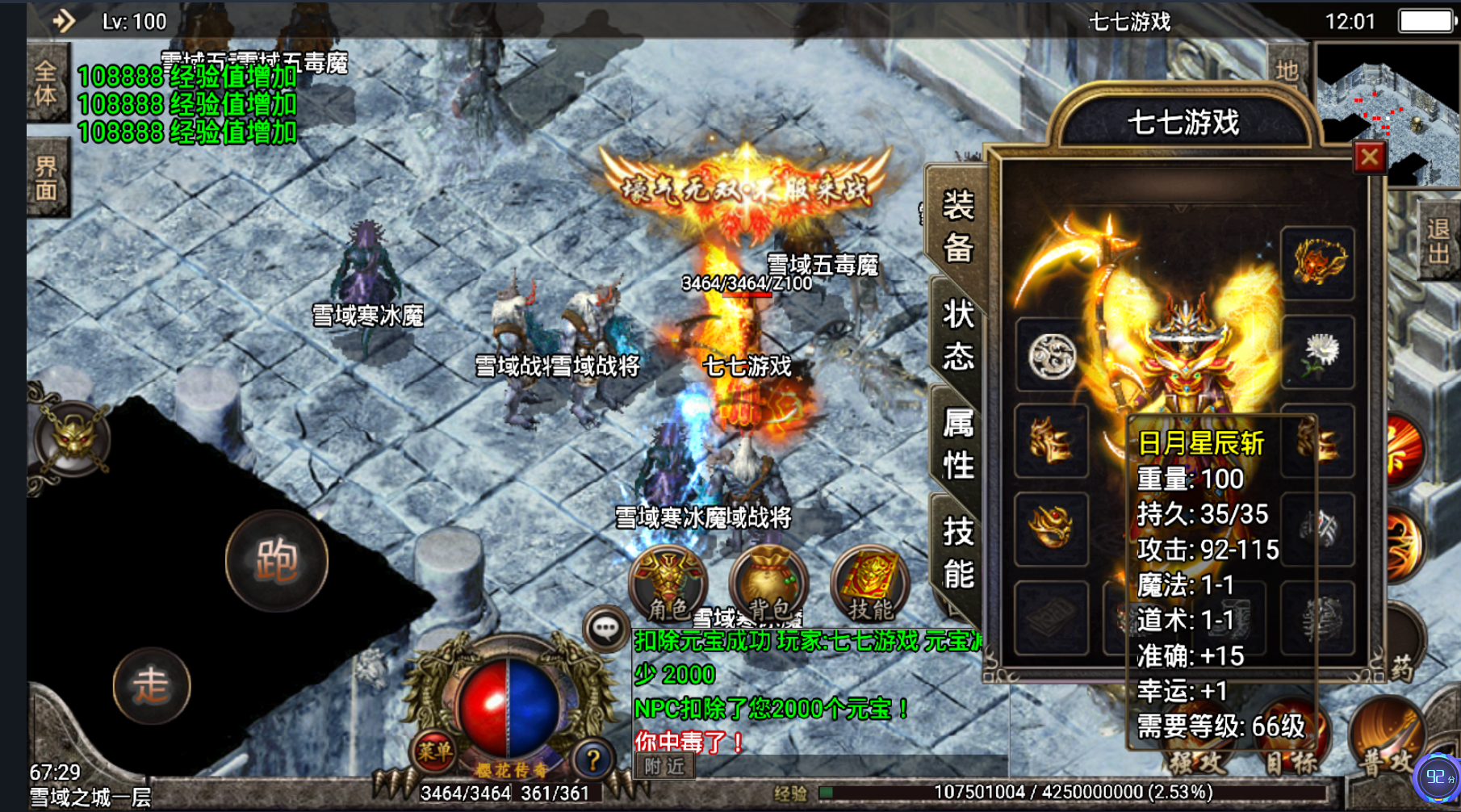Select the 技能 skills tab in panel

click(x=958, y=553)
